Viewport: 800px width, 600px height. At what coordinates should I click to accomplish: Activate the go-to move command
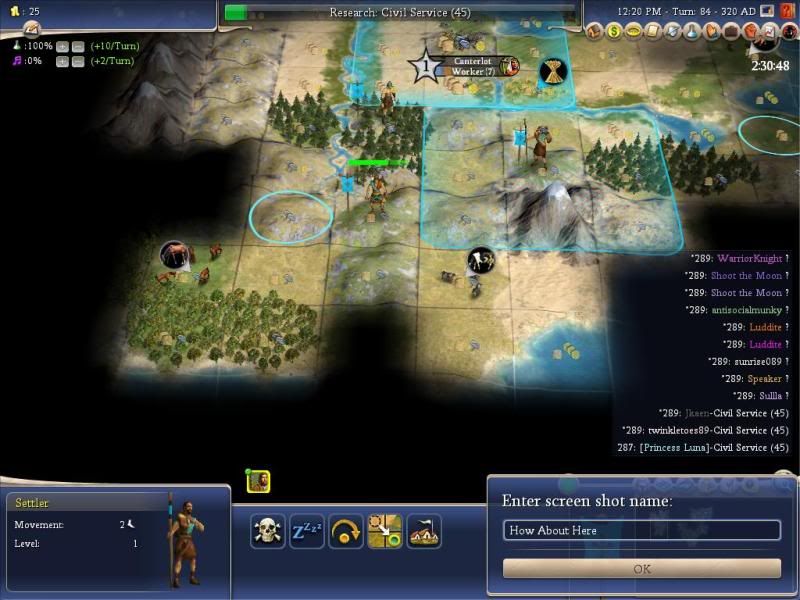pyautogui.click(x=384, y=530)
